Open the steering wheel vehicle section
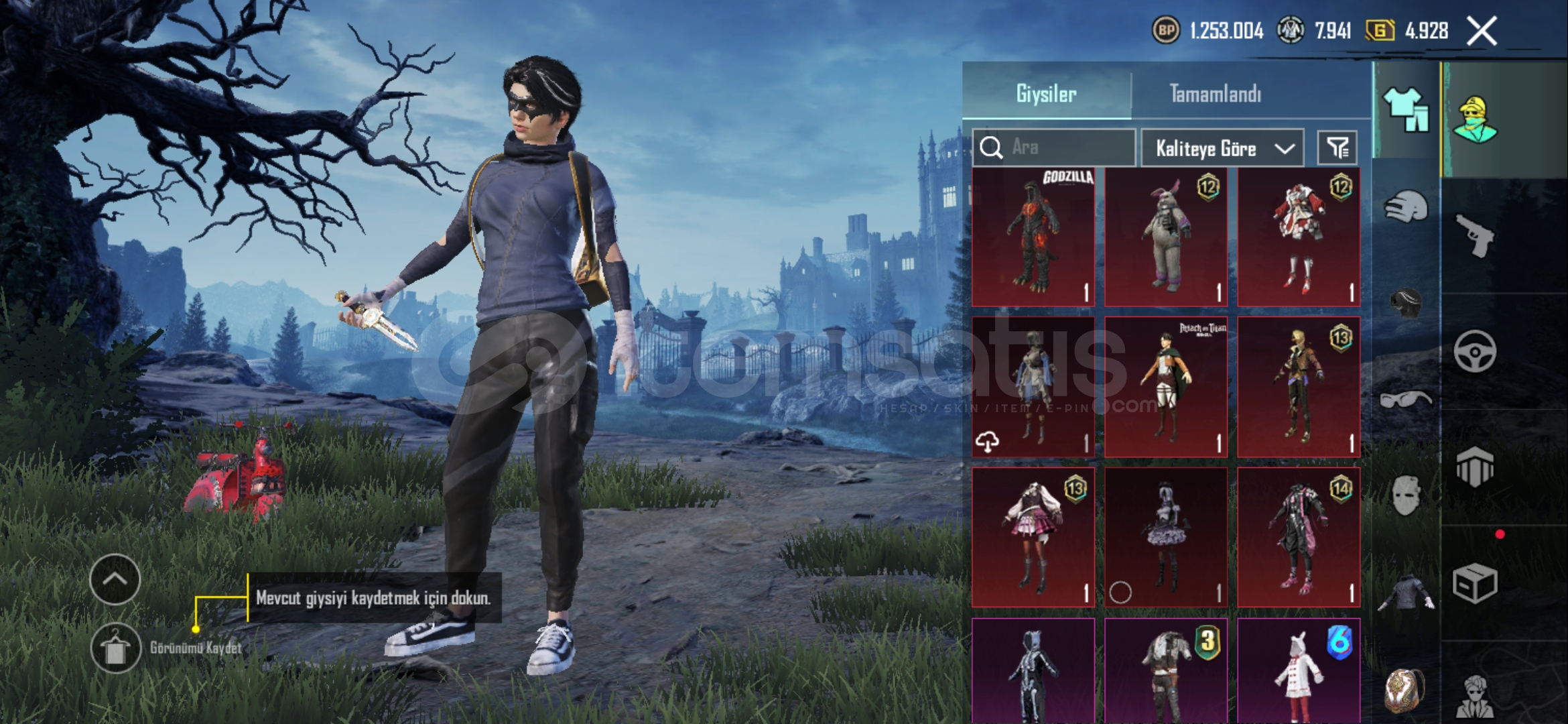This screenshot has height=724, width=1568. point(1476,351)
